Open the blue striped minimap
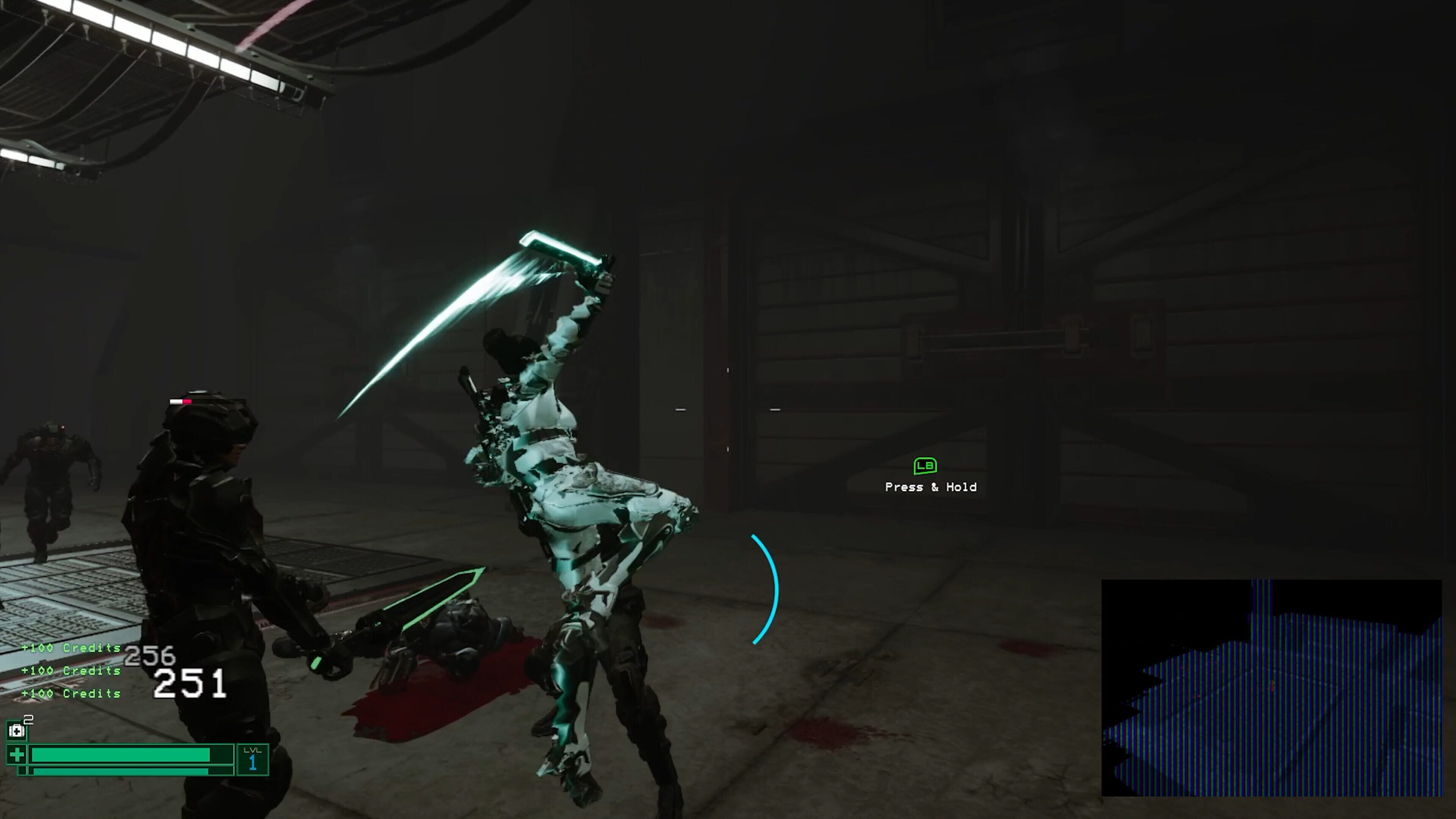This screenshot has height=819, width=1456. tap(1271, 687)
